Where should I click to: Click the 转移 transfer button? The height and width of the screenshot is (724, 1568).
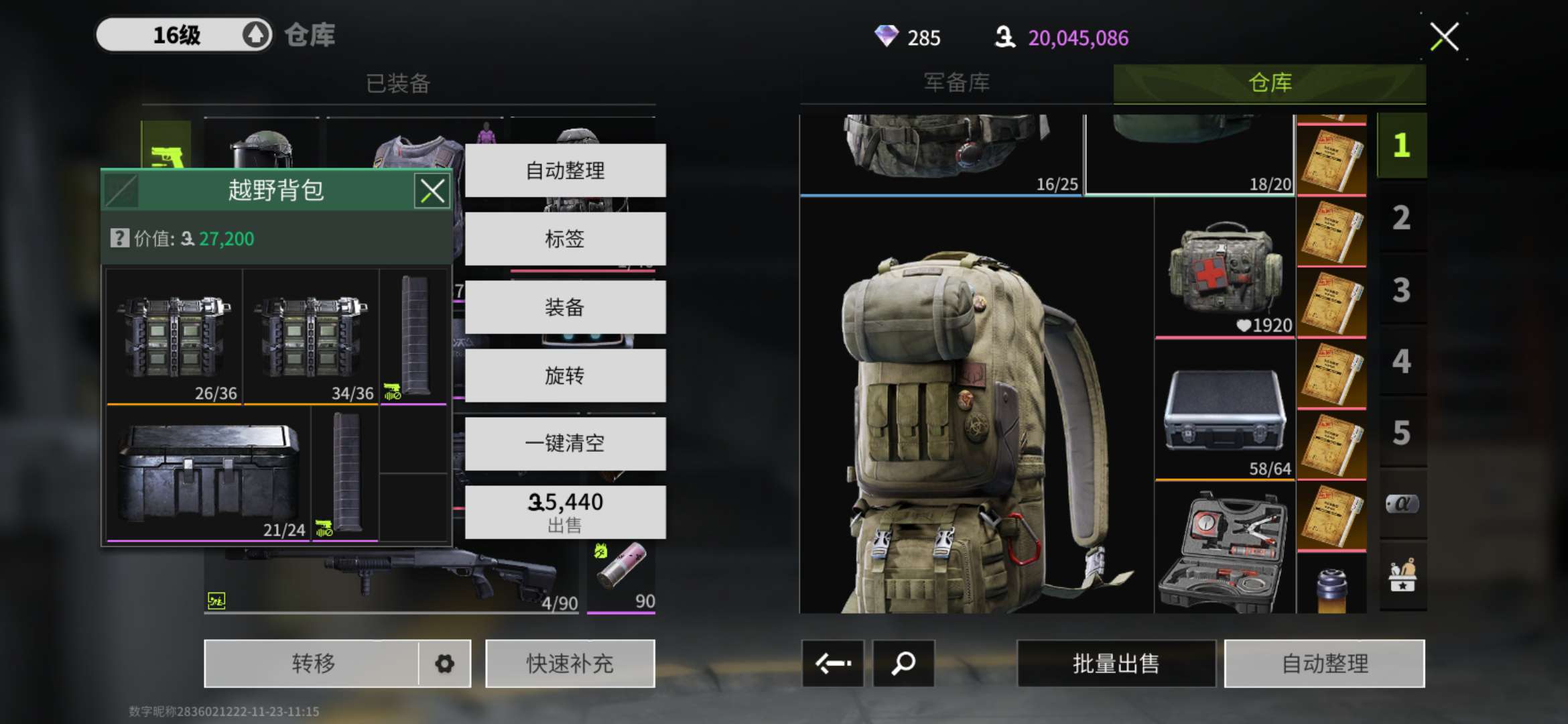point(312,664)
